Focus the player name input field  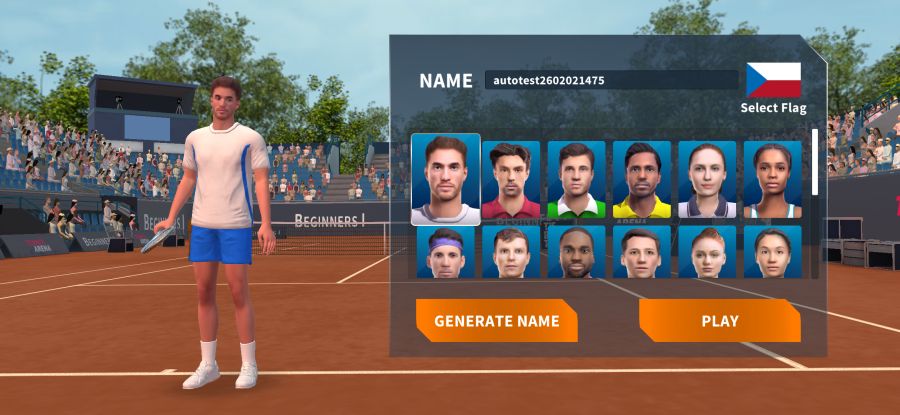point(610,80)
